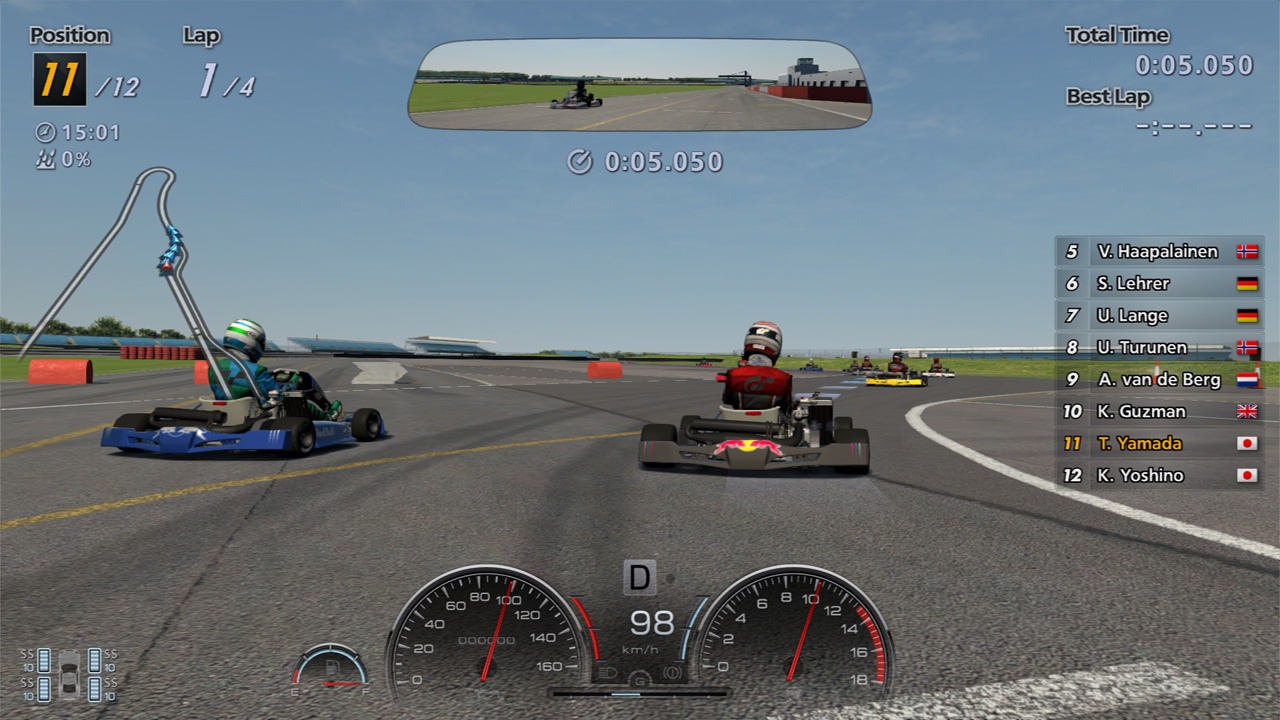Select U. Lange in the standings

[x=1159, y=316]
